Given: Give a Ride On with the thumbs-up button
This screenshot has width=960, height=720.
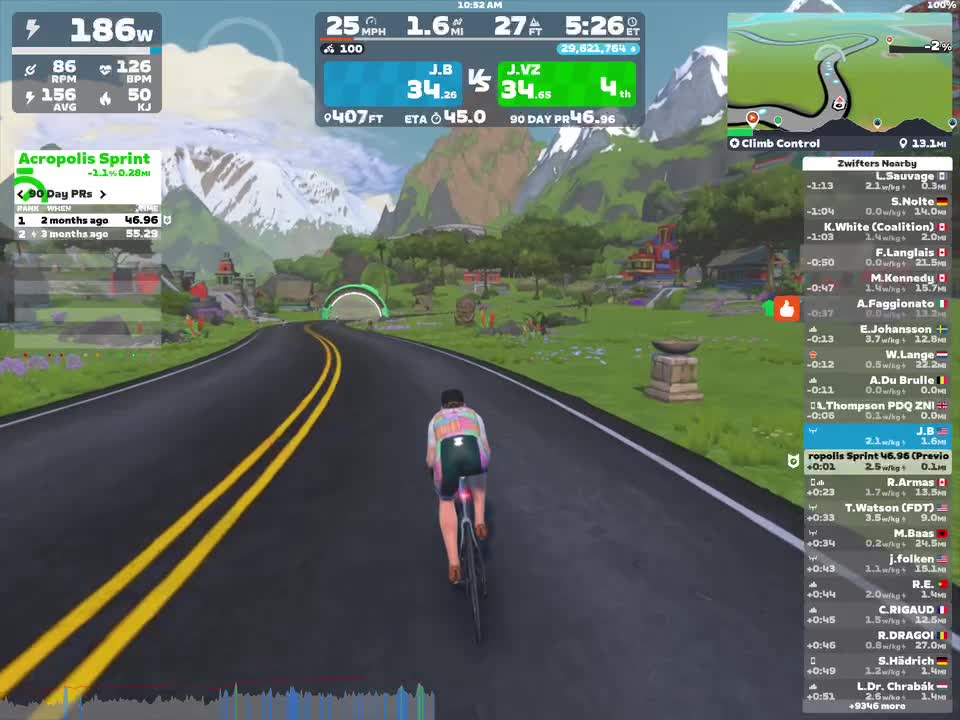Looking at the screenshot, I should click(786, 309).
